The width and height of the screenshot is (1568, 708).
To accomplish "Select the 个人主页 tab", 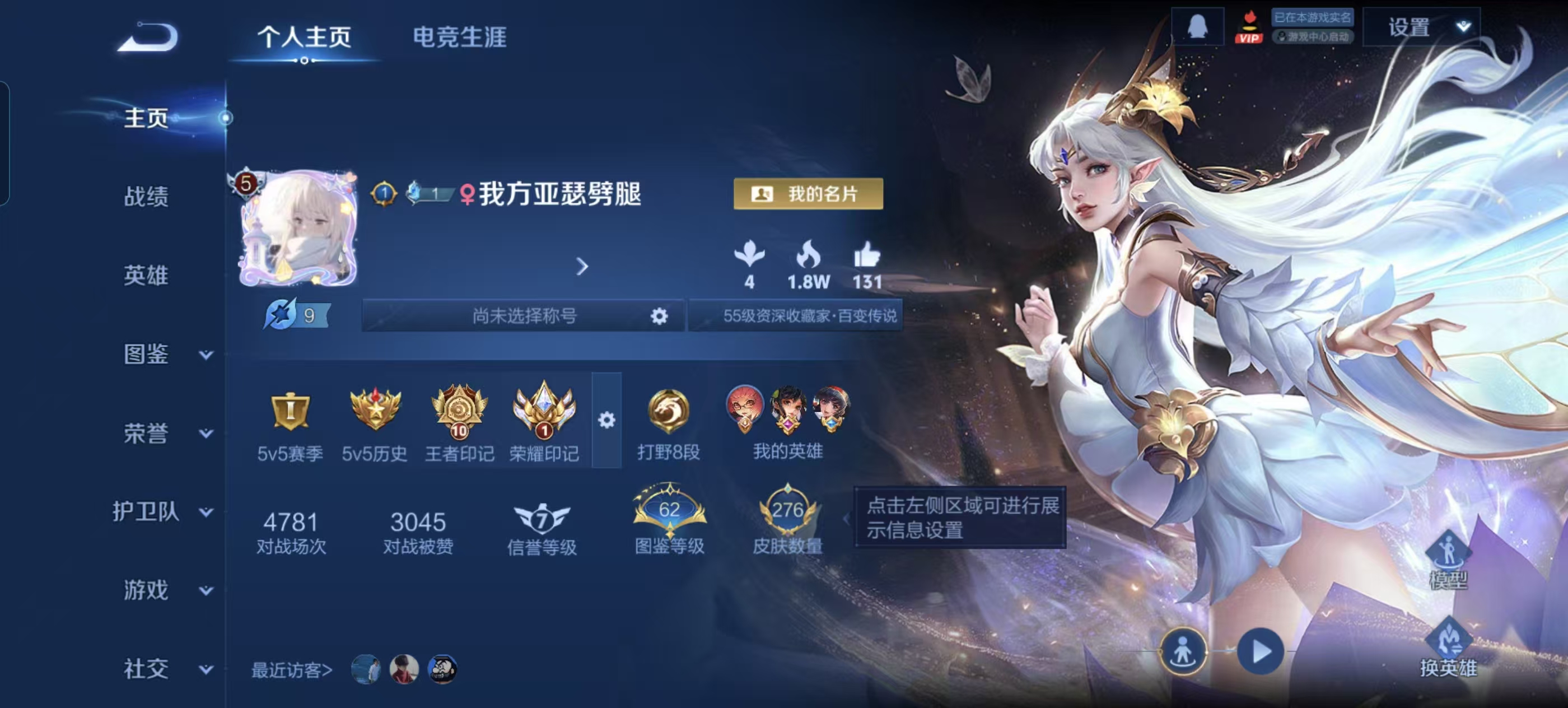I will [304, 37].
